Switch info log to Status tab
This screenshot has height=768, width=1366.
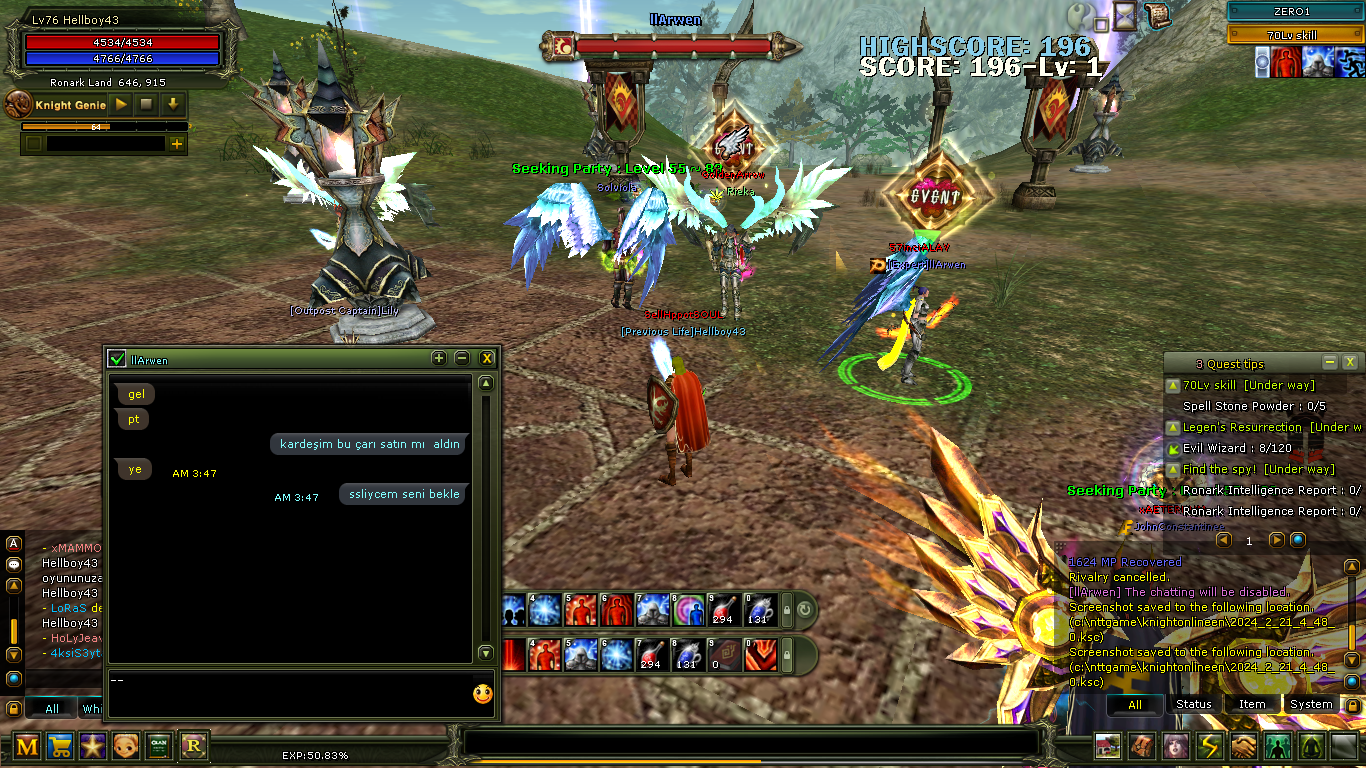pyautogui.click(x=1193, y=704)
